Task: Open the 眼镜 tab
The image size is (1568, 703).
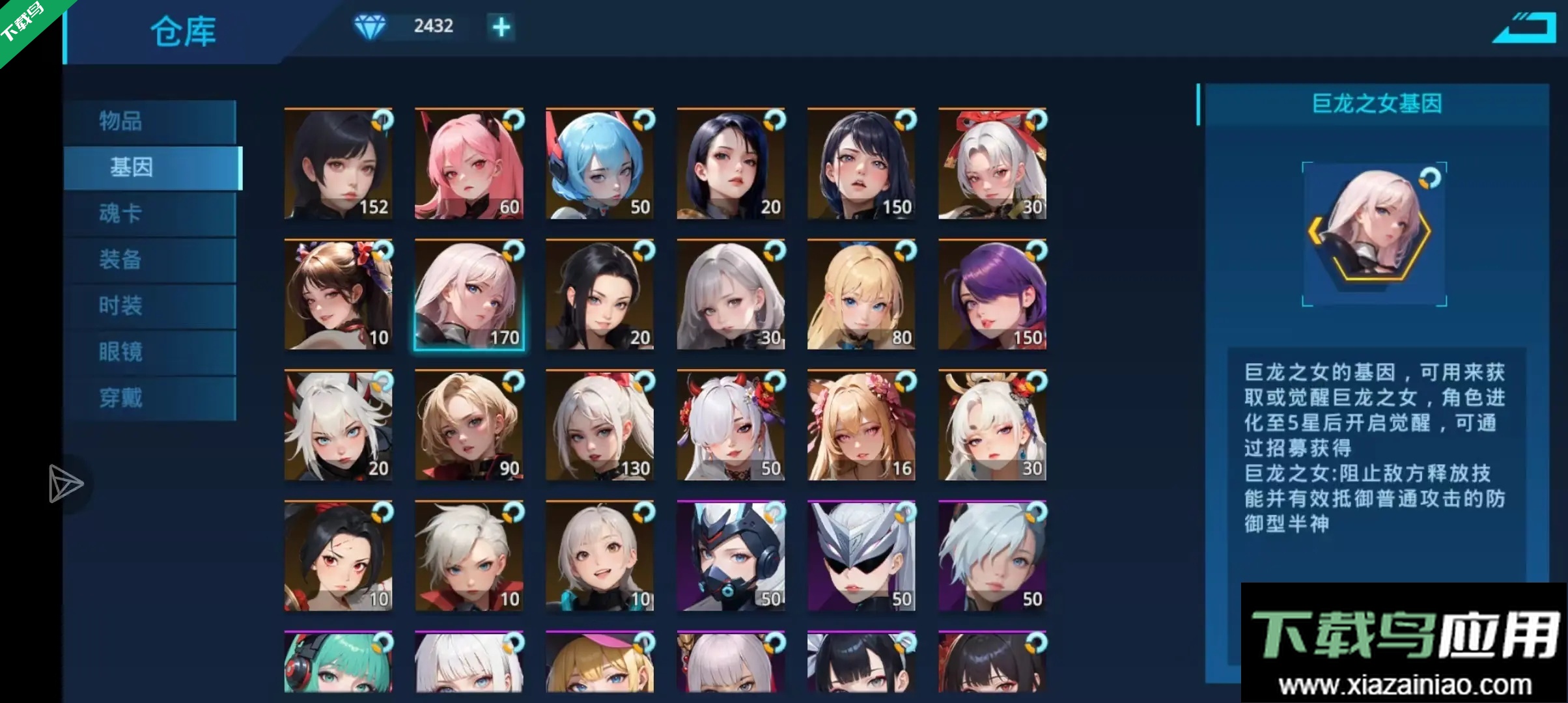Action: [x=150, y=352]
